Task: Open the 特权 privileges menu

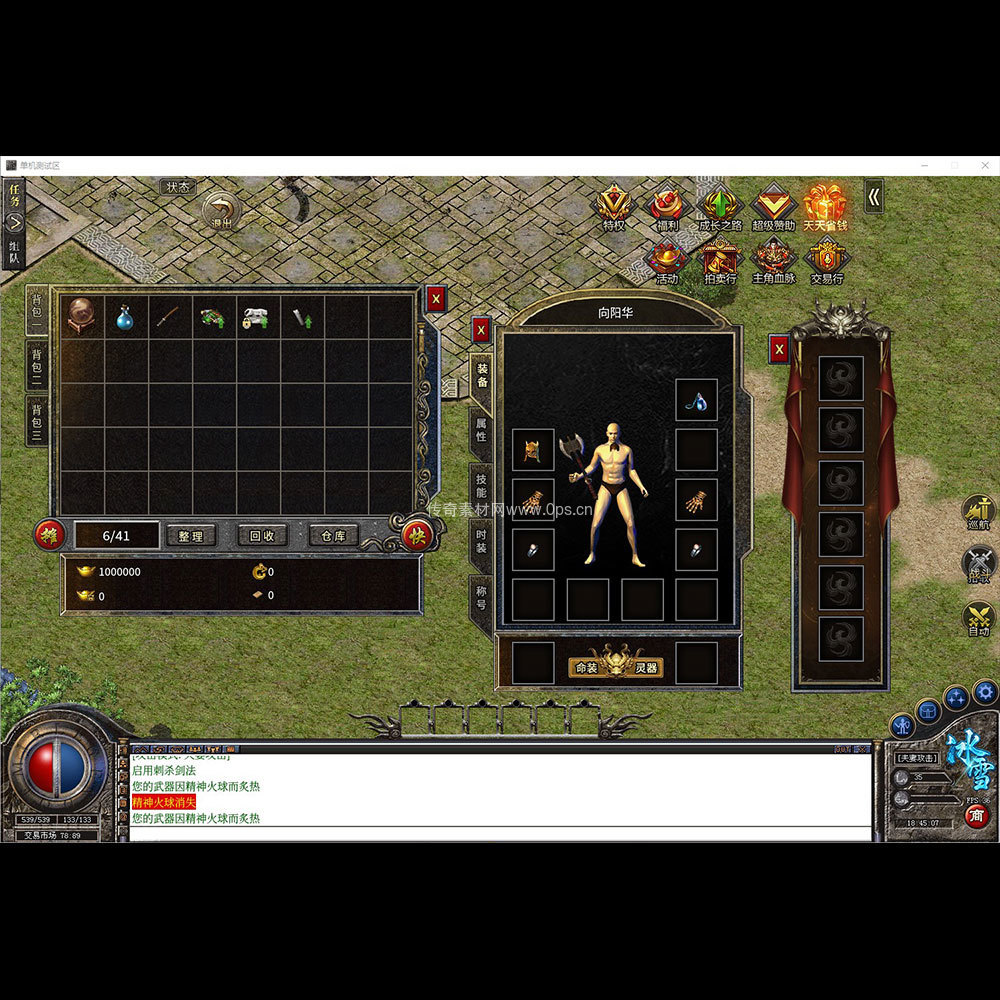Action: click(x=614, y=209)
